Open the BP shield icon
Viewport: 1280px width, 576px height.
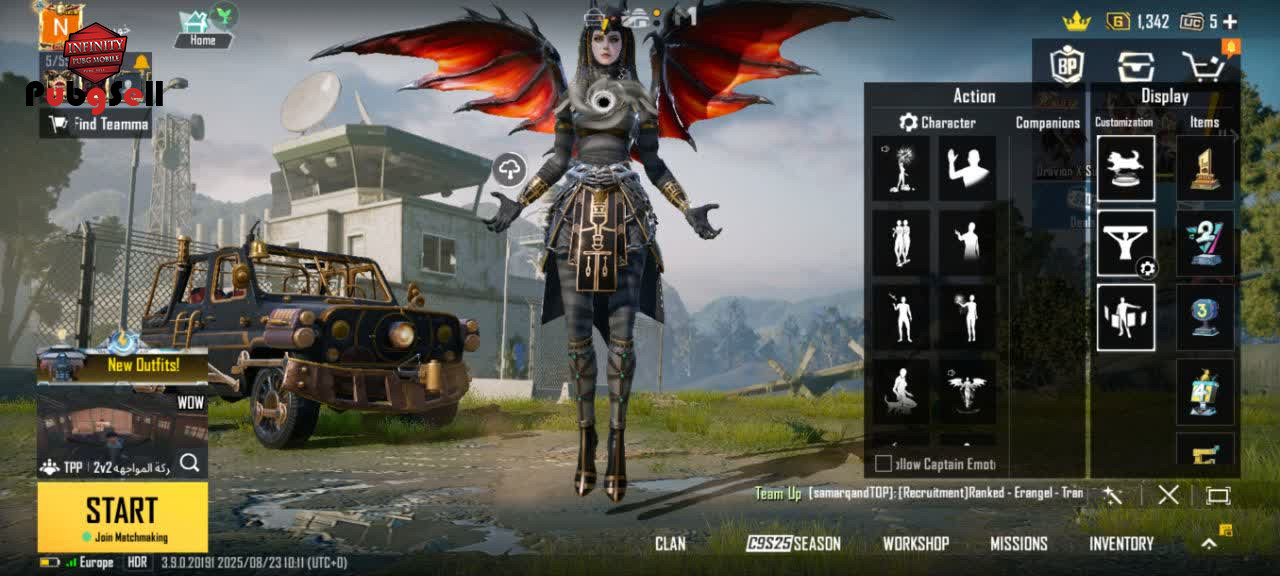click(1067, 66)
